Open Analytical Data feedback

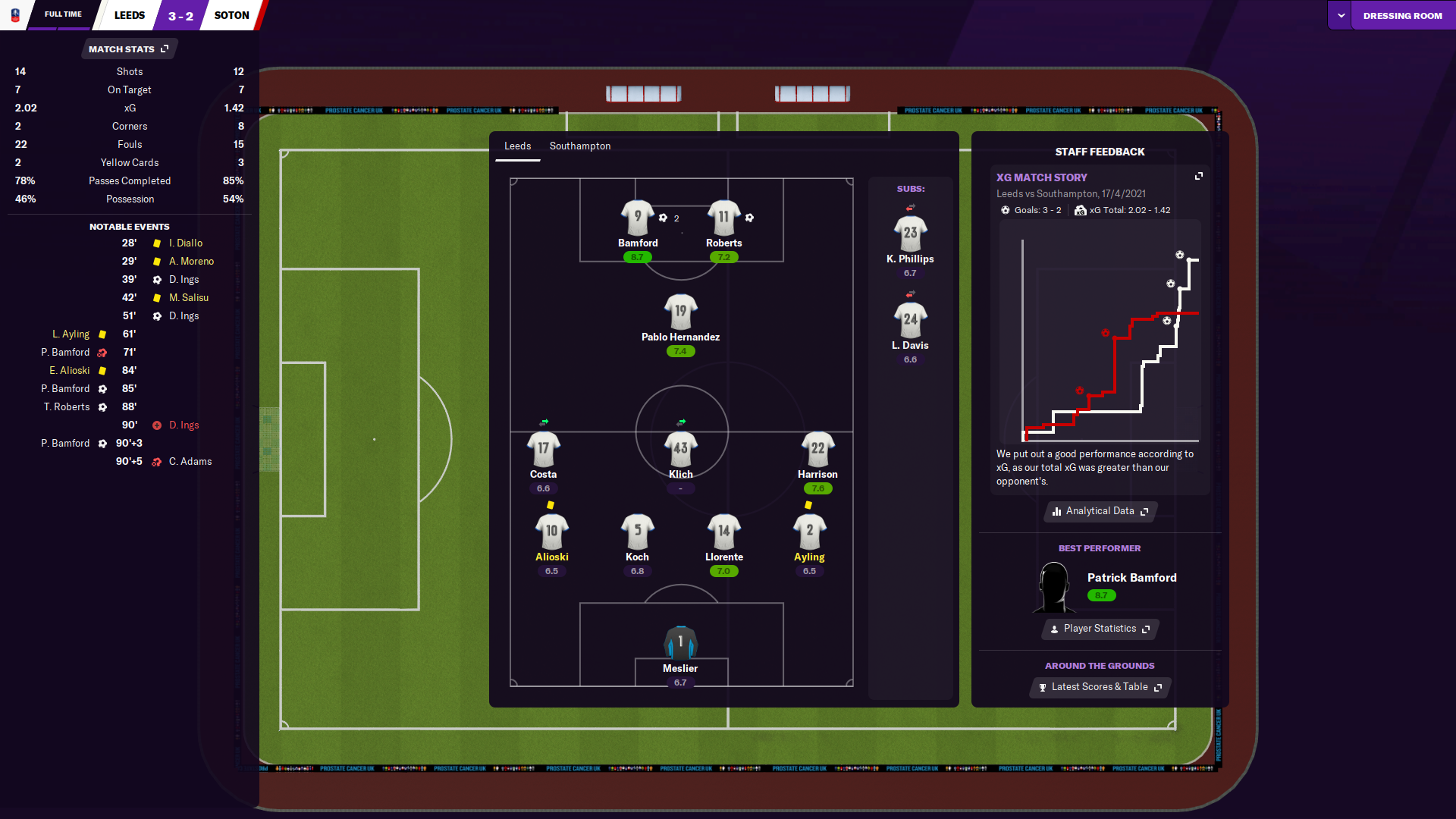pyautogui.click(x=1100, y=511)
